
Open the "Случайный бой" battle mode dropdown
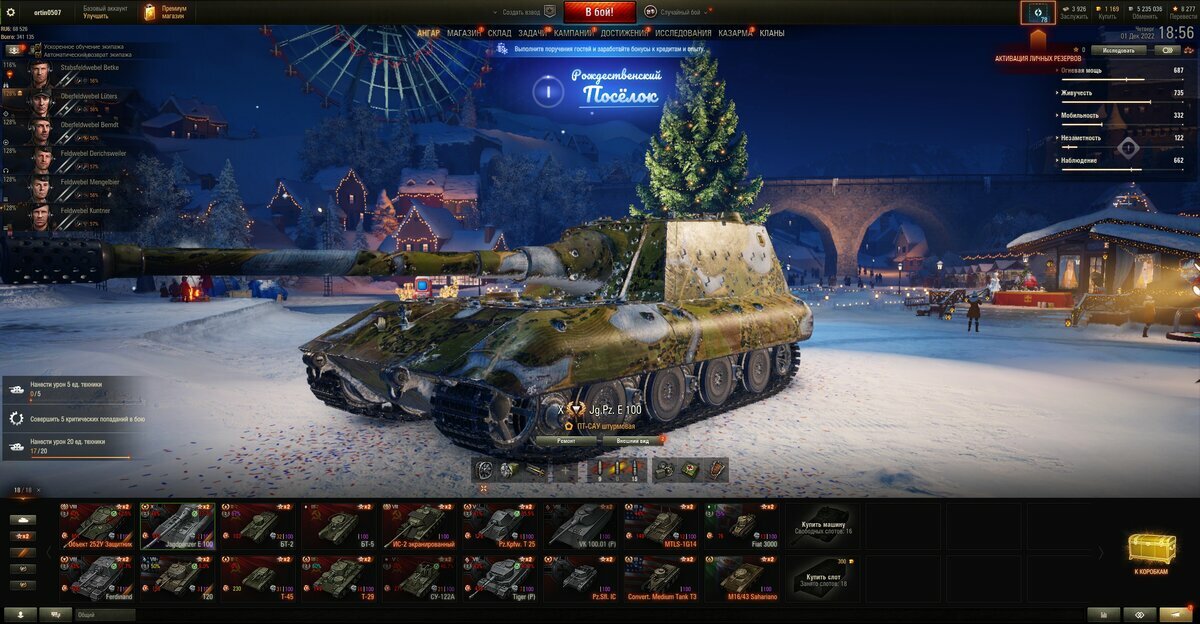[682, 12]
